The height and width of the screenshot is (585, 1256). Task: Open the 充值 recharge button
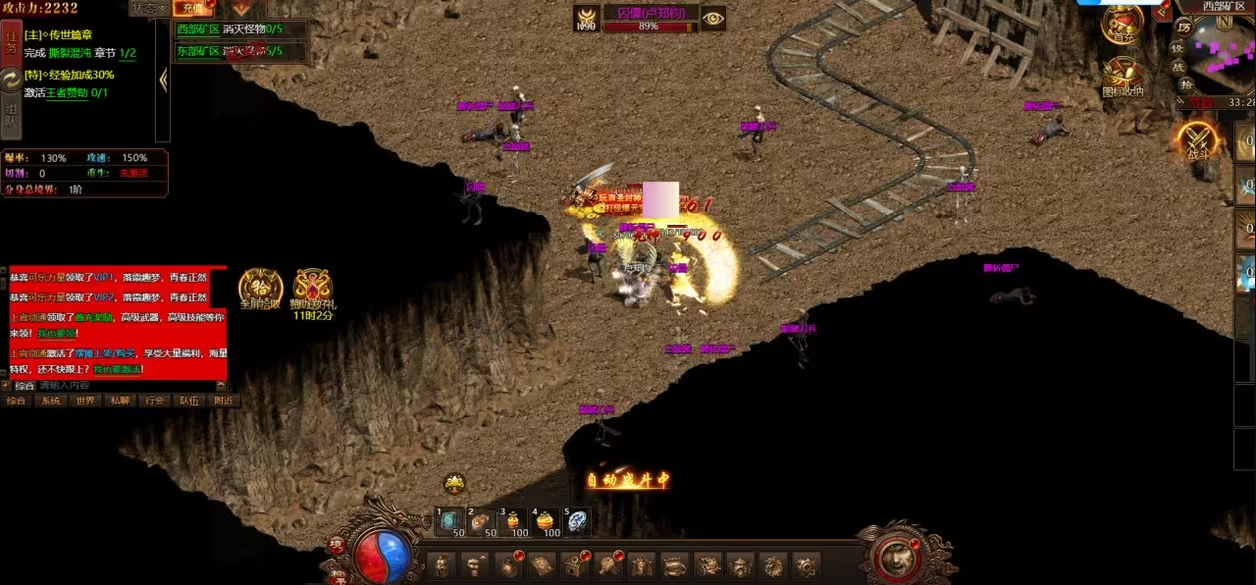[x=194, y=8]
